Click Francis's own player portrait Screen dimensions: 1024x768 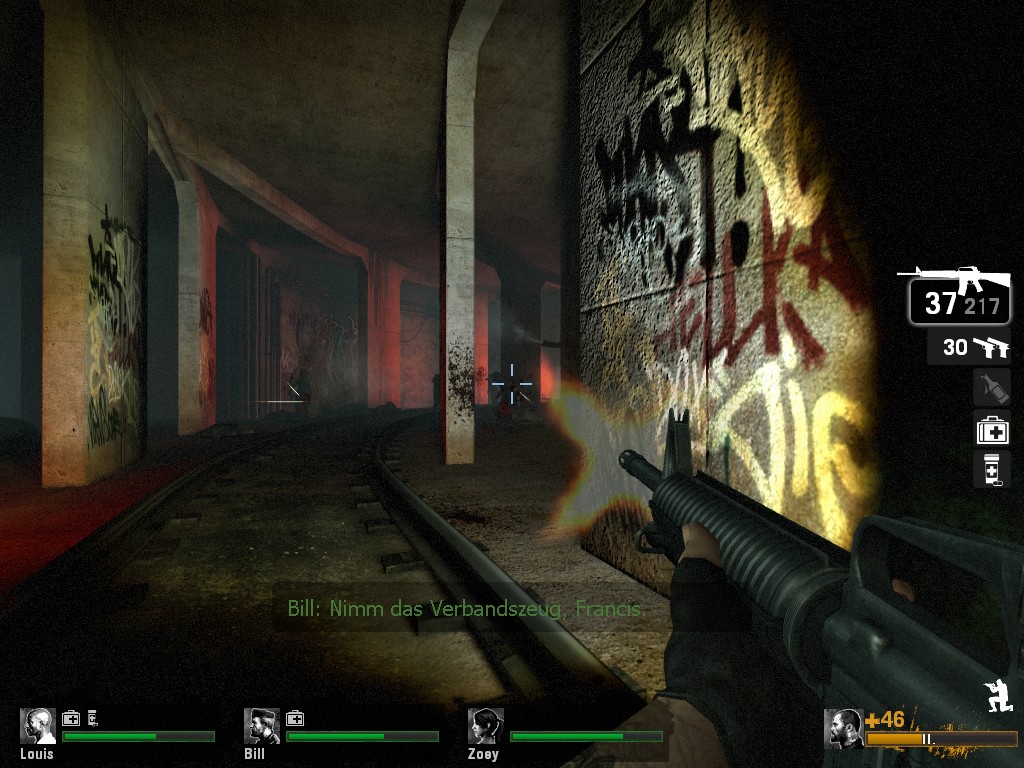(x=844, y=728)
